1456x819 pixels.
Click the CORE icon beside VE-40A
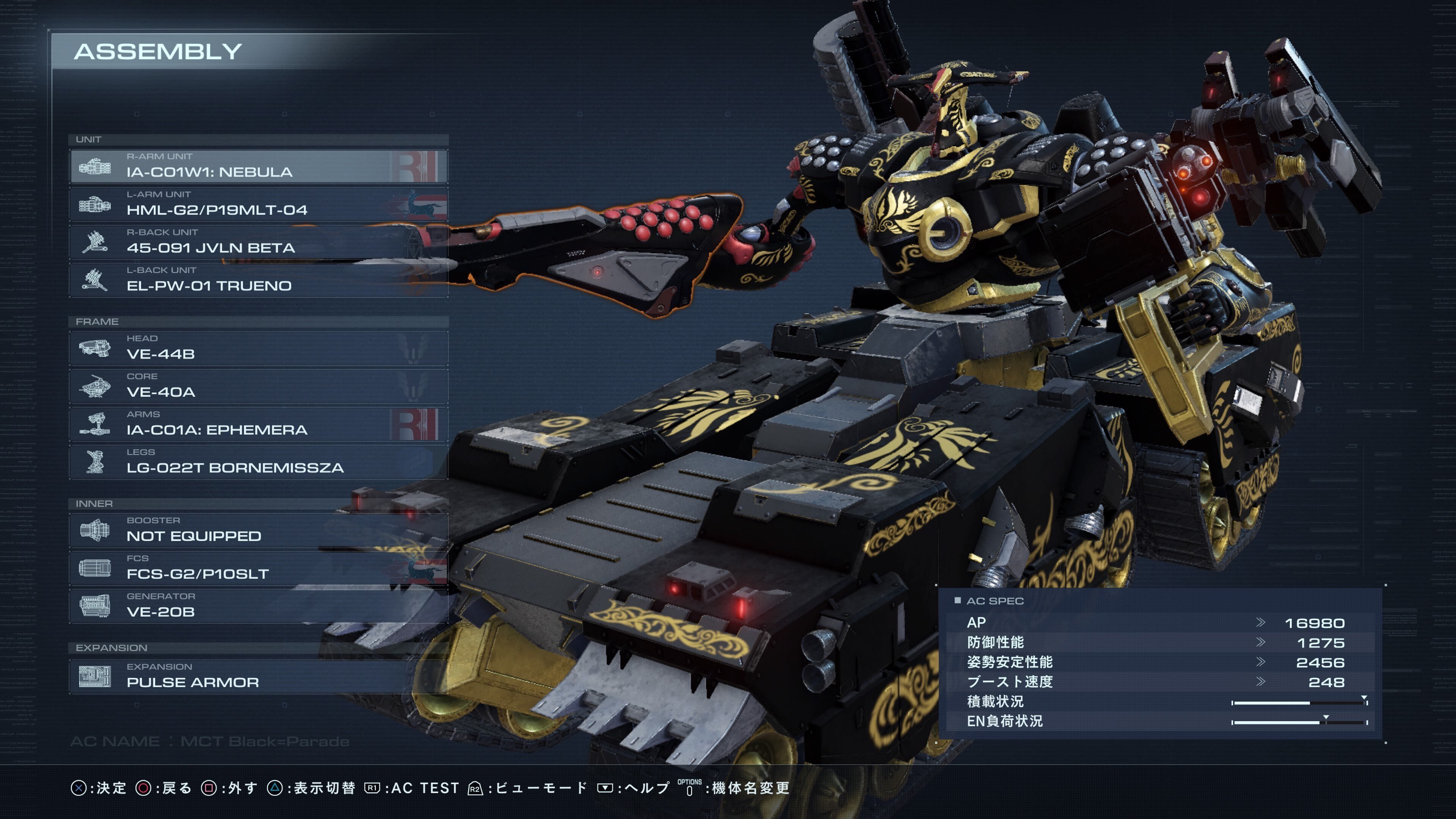(95, 387)
